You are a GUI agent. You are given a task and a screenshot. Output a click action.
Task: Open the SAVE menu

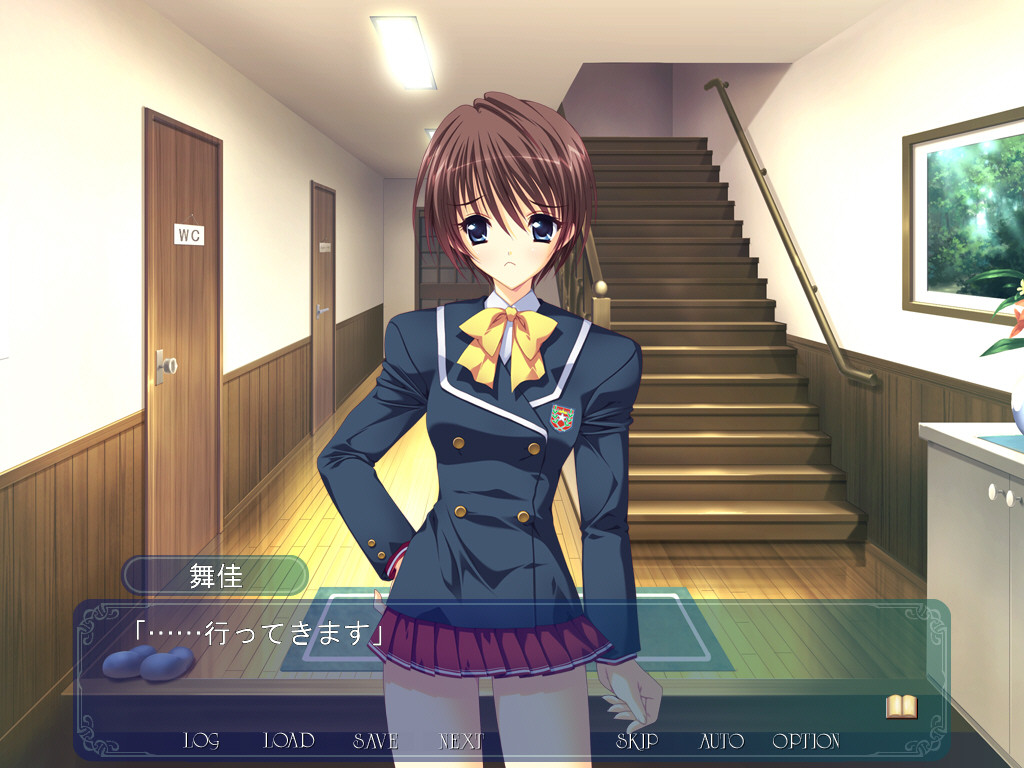pos(375,741)
